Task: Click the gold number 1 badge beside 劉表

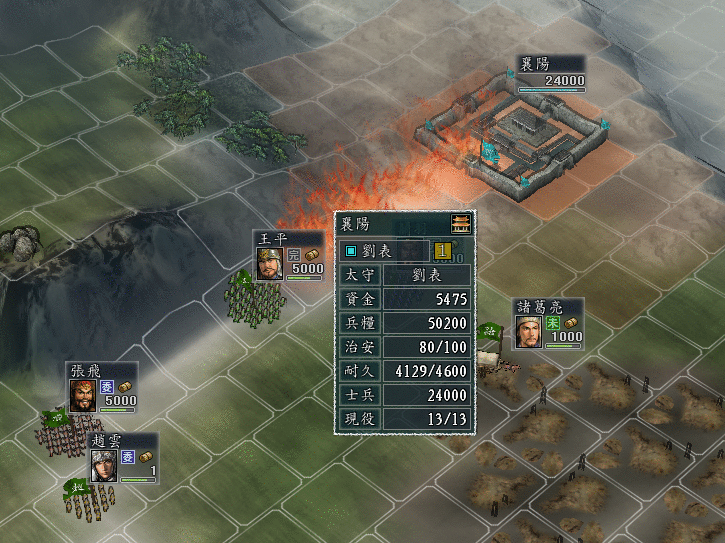Action: 441,250
